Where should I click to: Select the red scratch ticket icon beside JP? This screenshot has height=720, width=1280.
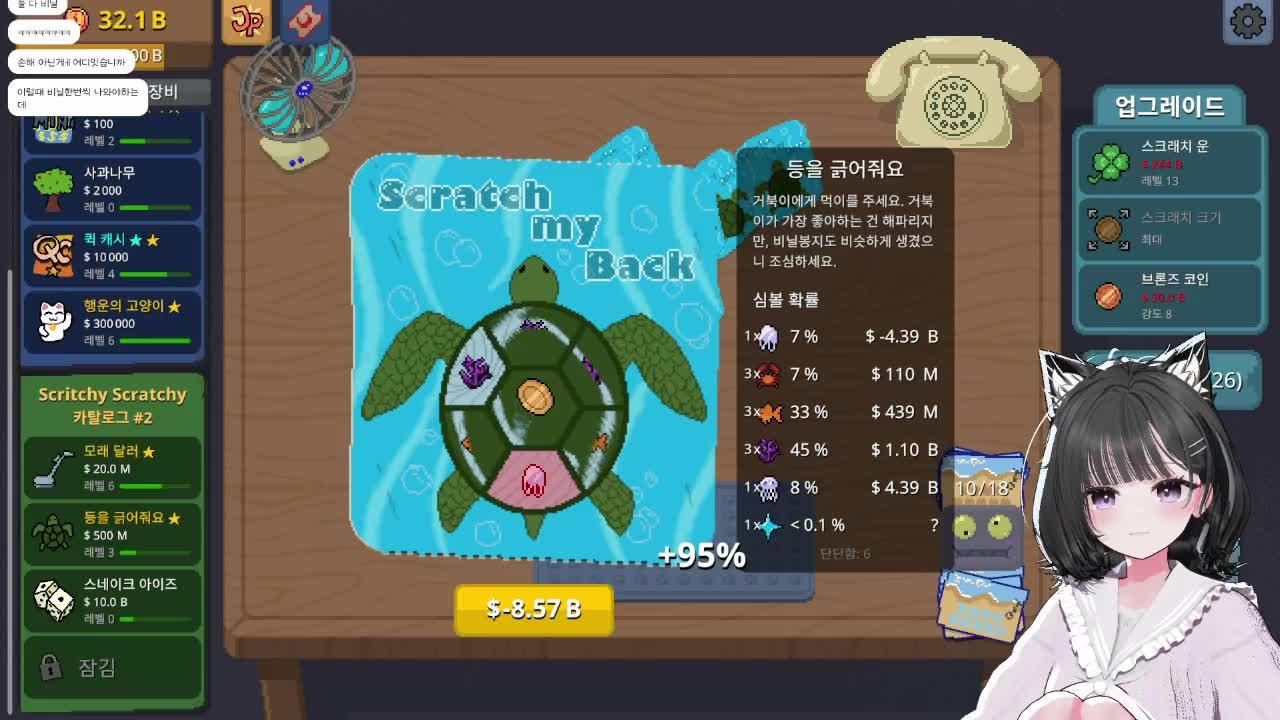(x=306, y=20)
